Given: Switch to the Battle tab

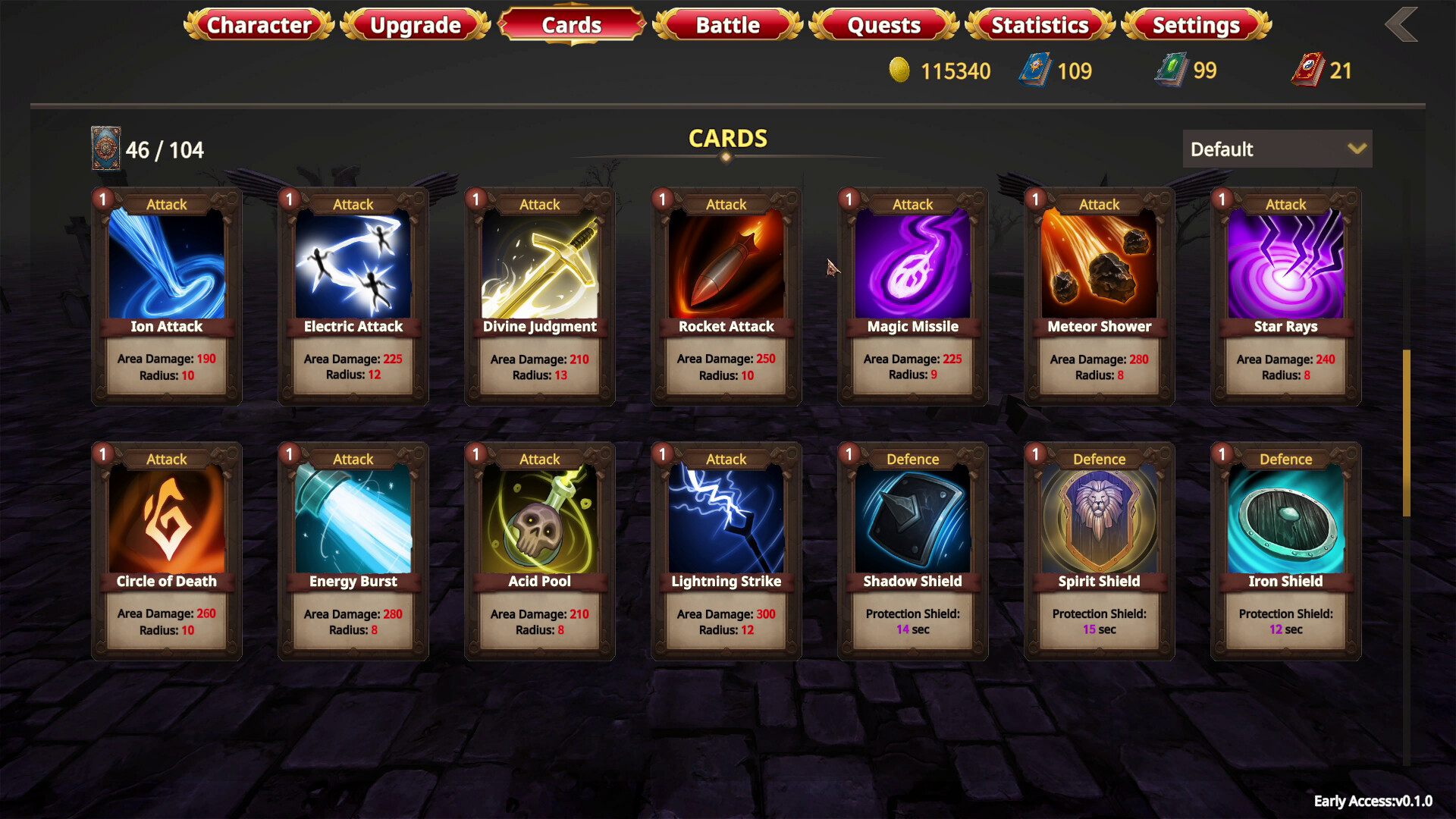Looking at the screenshot, I should (726, 25).
